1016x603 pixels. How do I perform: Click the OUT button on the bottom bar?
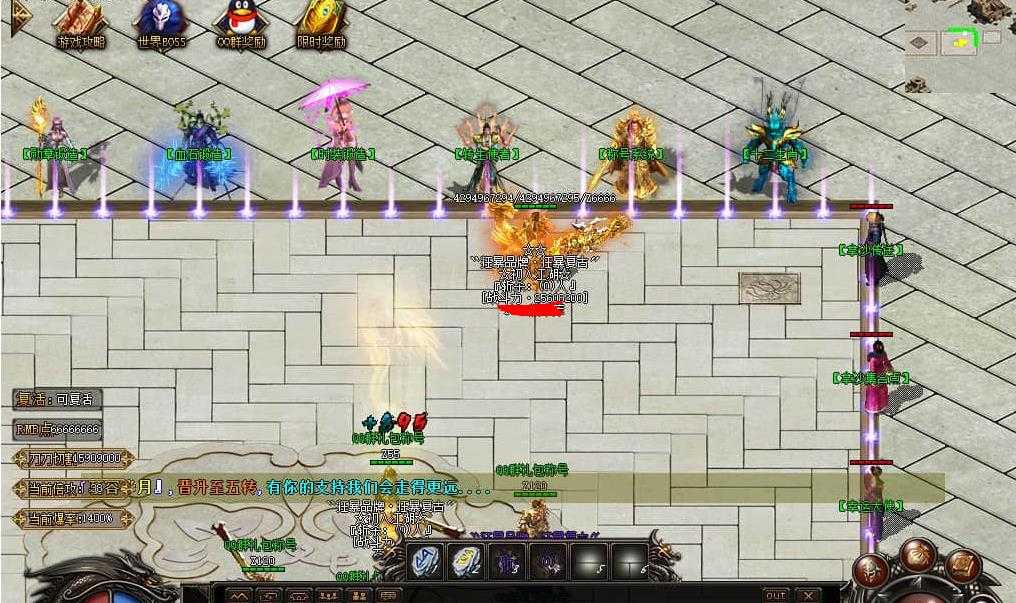click(775, 595)
